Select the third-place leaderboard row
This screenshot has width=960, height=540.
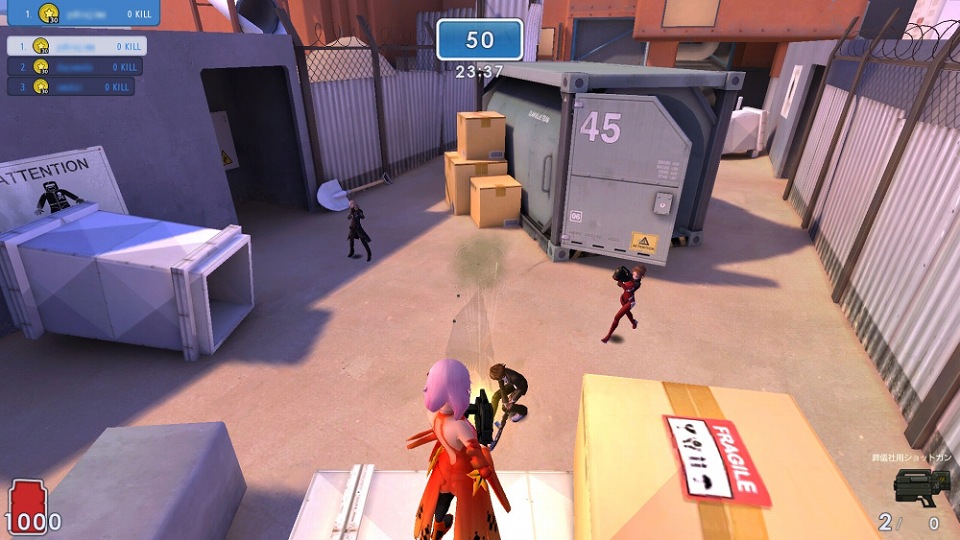(71, 87)
